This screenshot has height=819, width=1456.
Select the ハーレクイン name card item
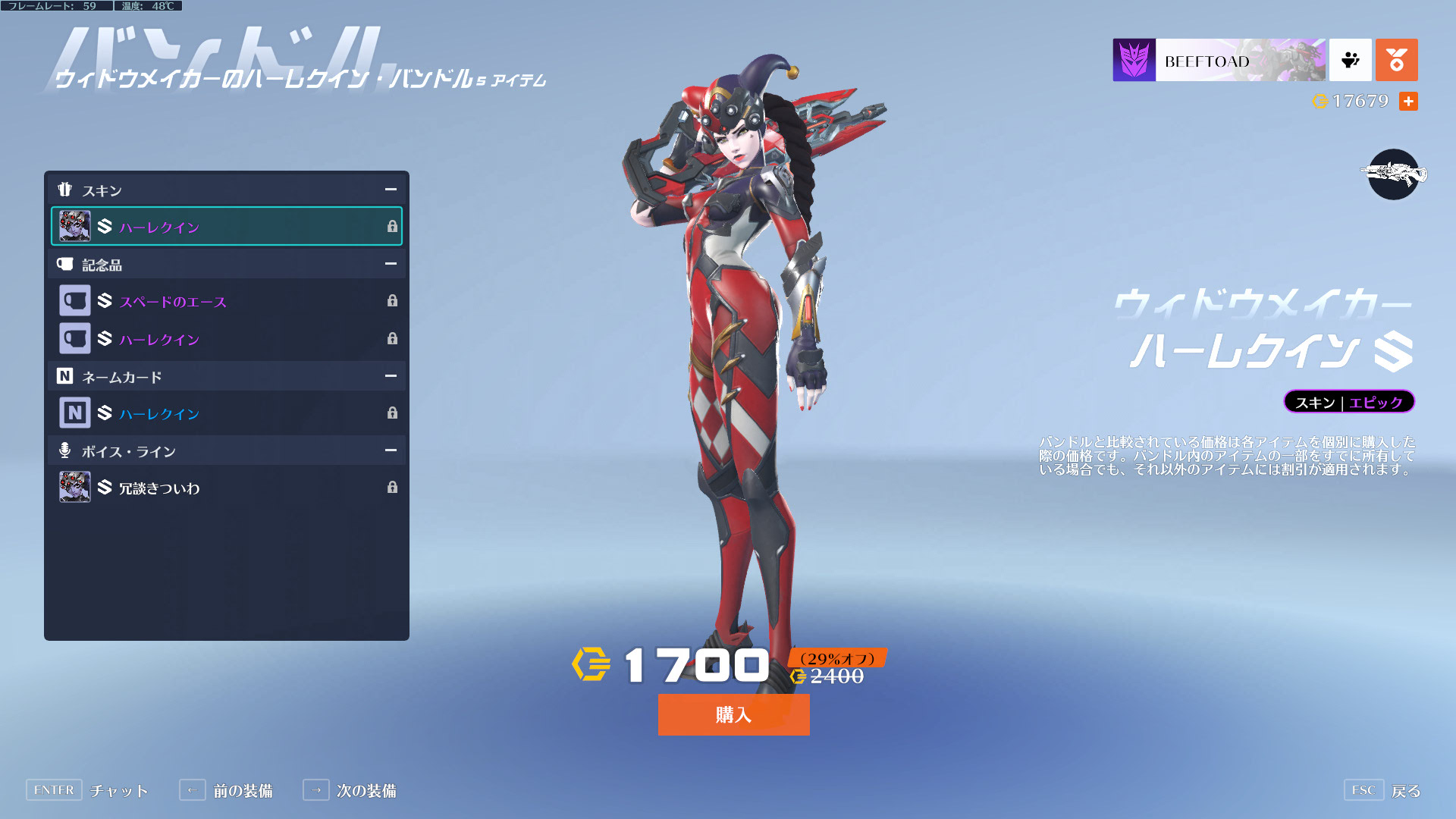pyautogui.click(x=226, y=413)
